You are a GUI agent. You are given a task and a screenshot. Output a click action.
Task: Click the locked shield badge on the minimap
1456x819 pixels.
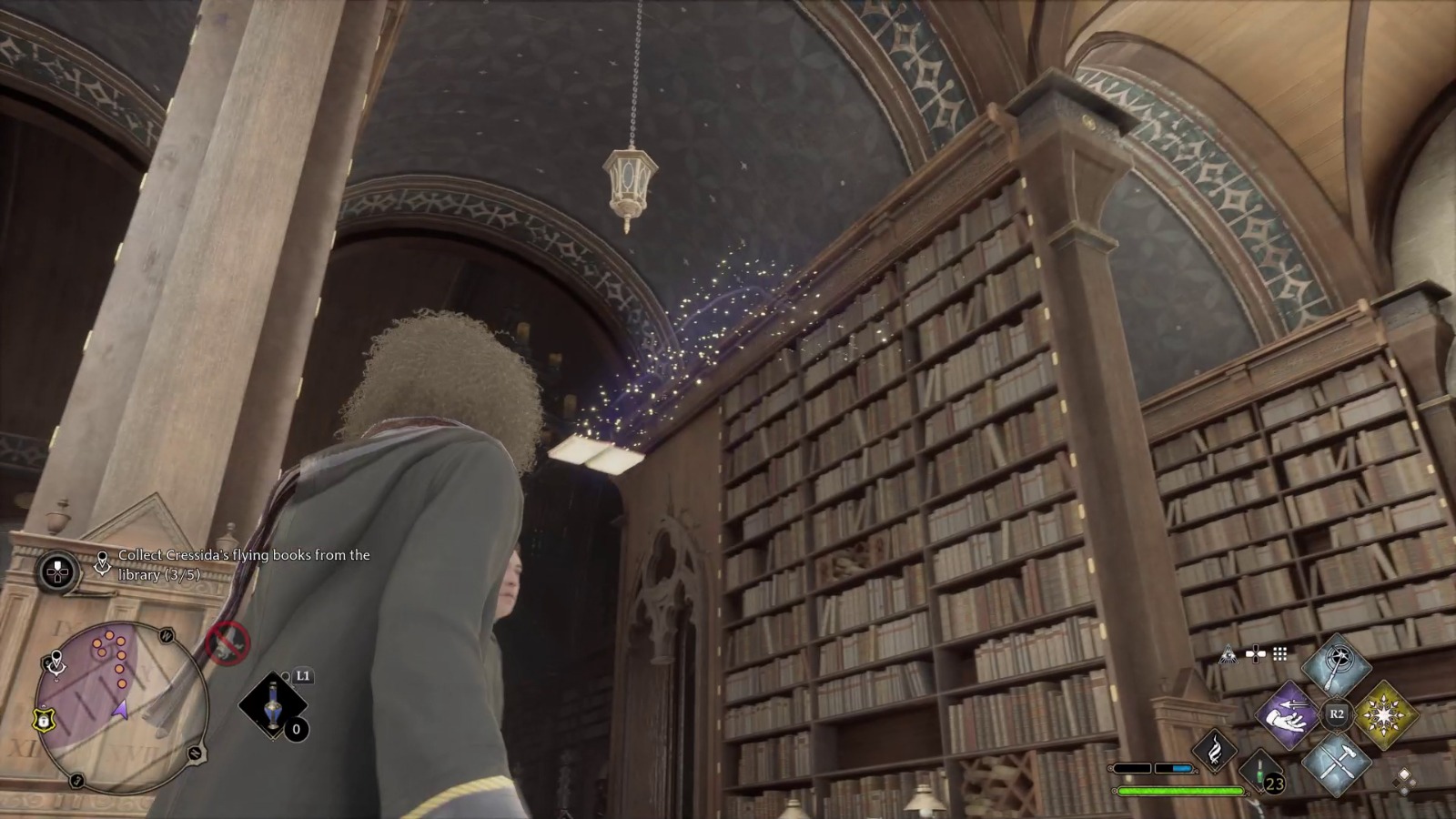coord(44,721)
